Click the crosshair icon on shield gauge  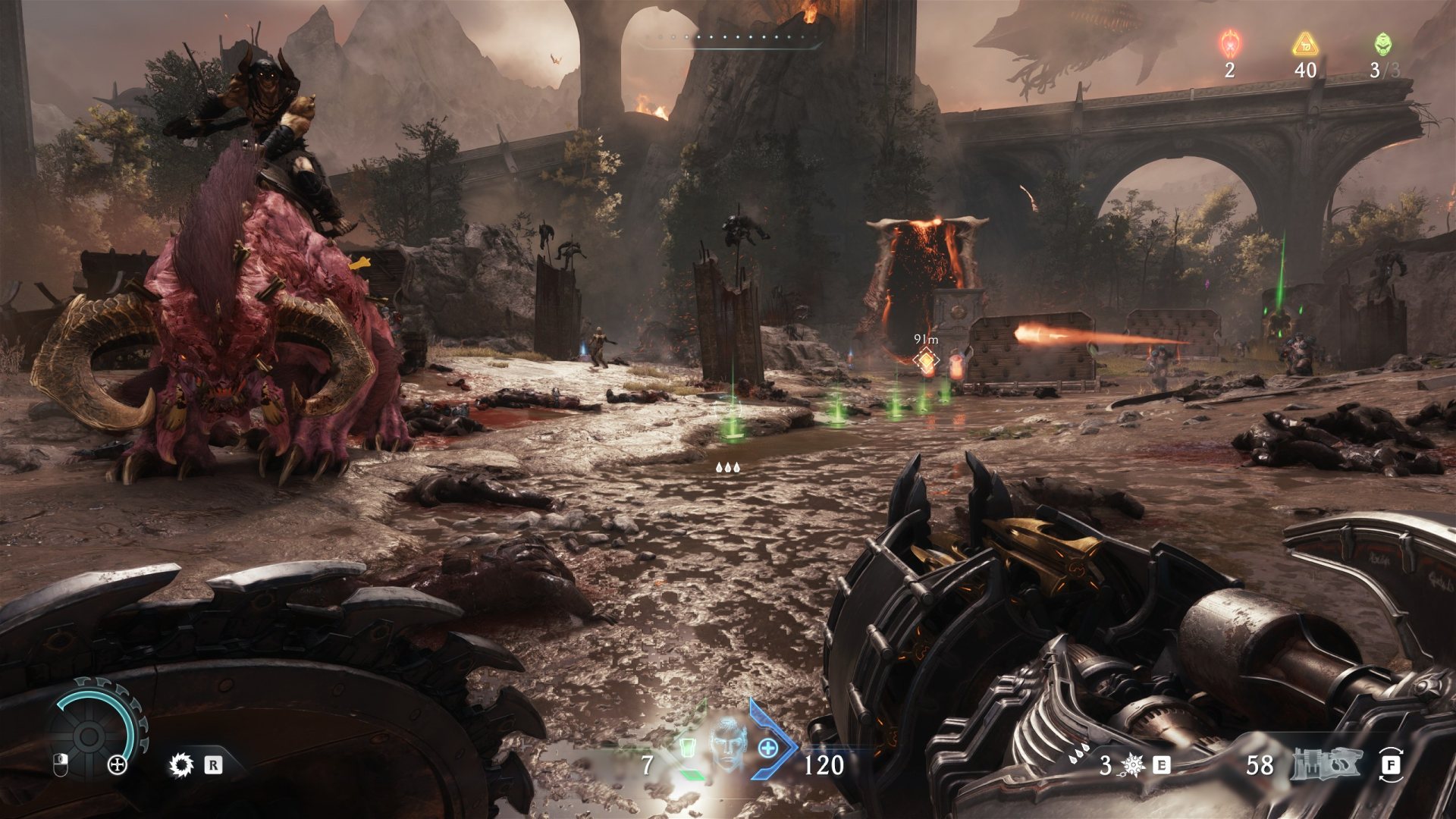pos(118,764)
